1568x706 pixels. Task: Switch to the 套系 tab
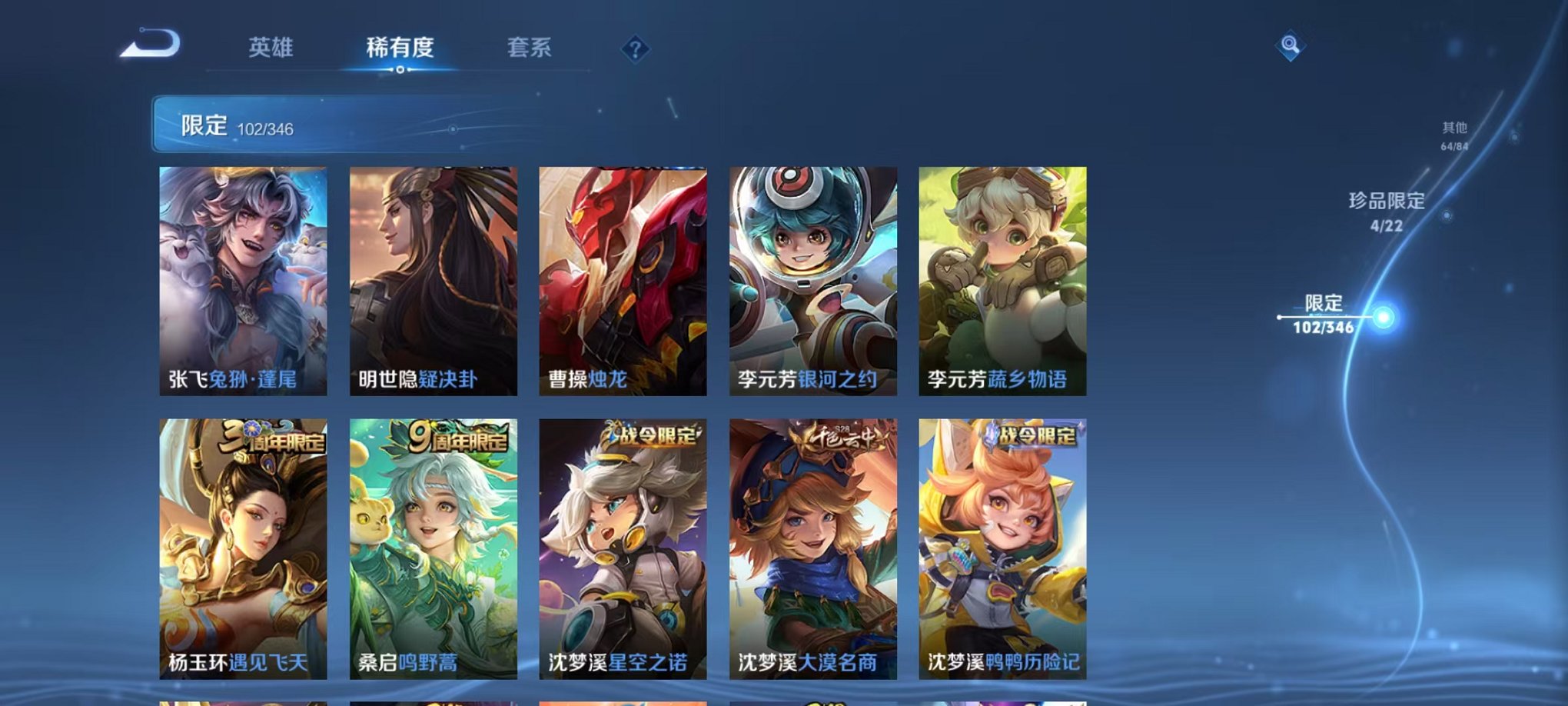point(530,46)
